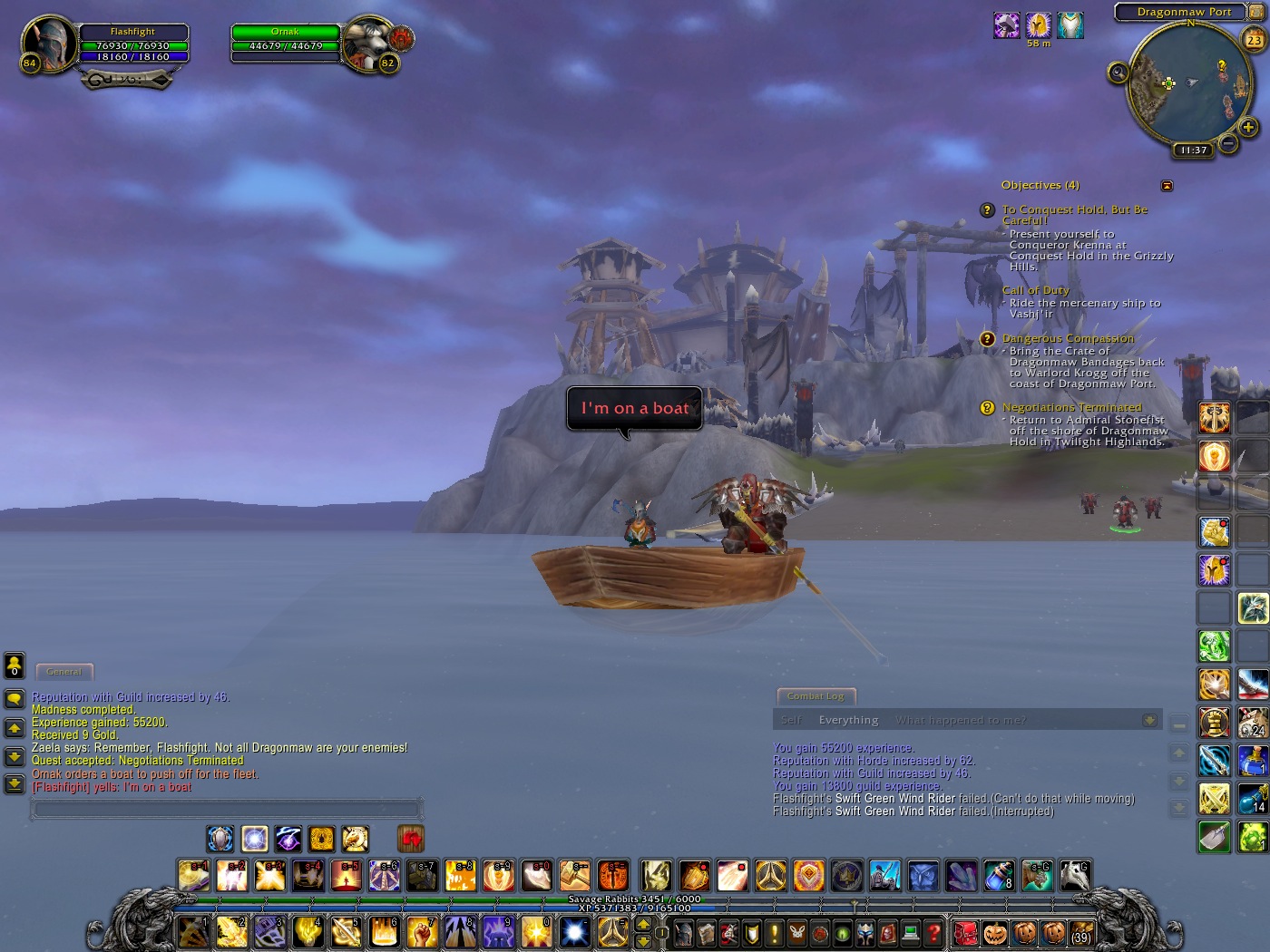Collapse the Objectives tracker
Image resolution: width=1270 pixels, height=952 pixels.
1167,186
